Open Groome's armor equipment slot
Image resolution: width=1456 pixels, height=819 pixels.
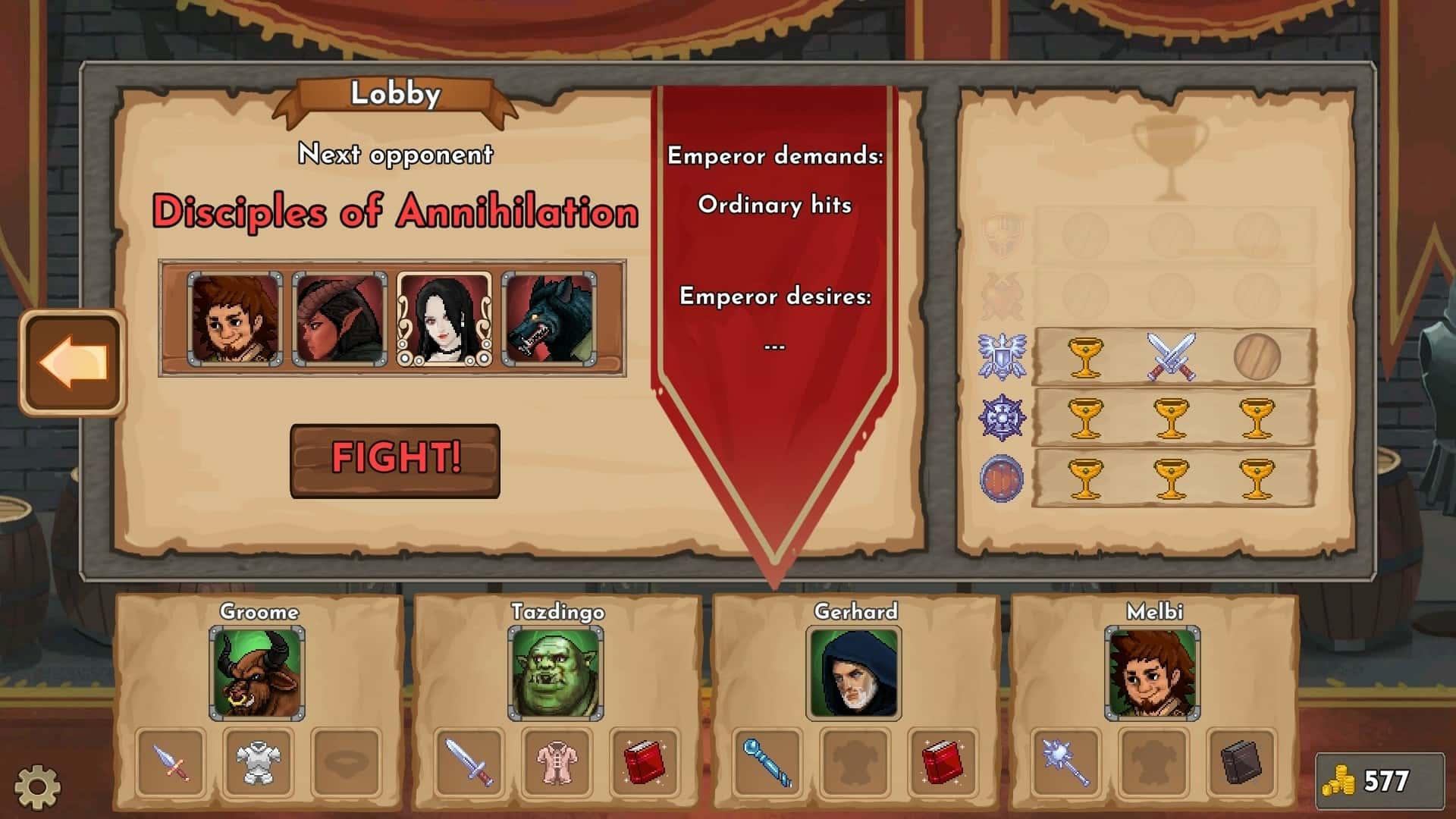click(x=258, y=762)
